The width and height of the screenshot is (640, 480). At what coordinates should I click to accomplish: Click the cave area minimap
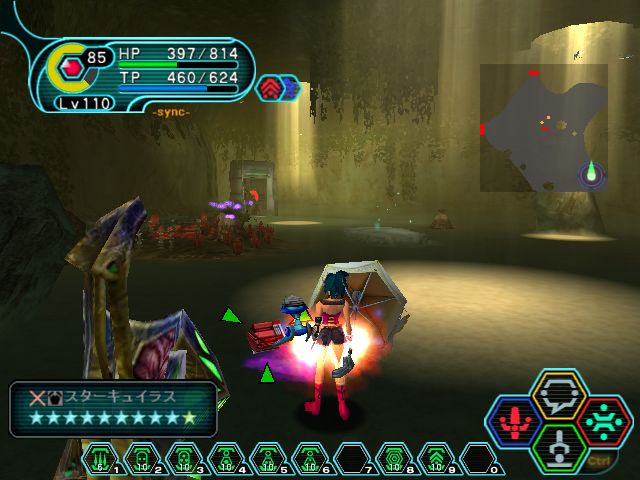(543, 127)
